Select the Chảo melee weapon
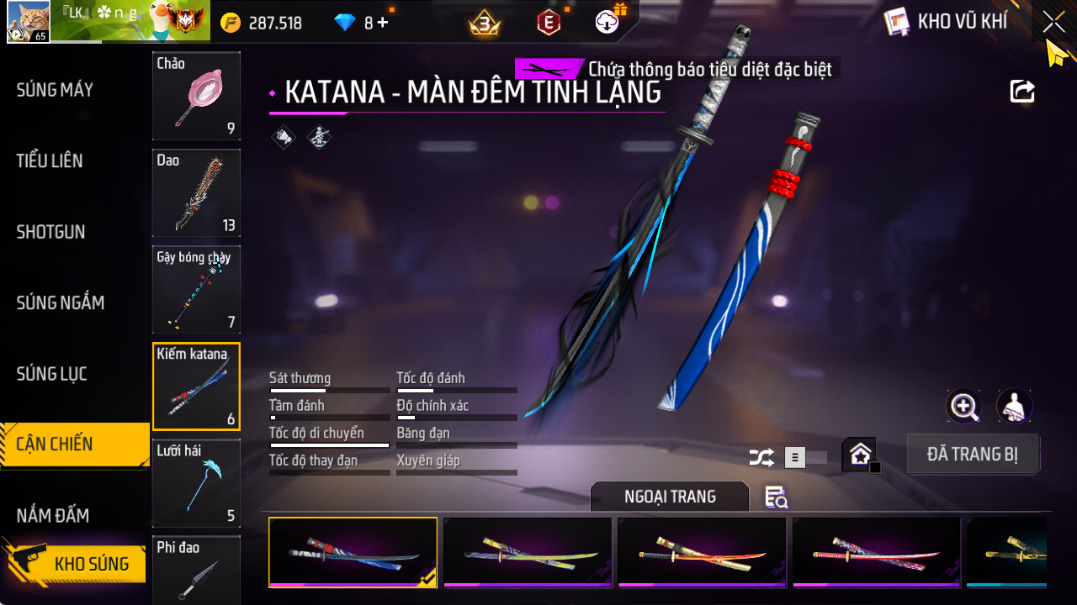 (x=196, y=96)
